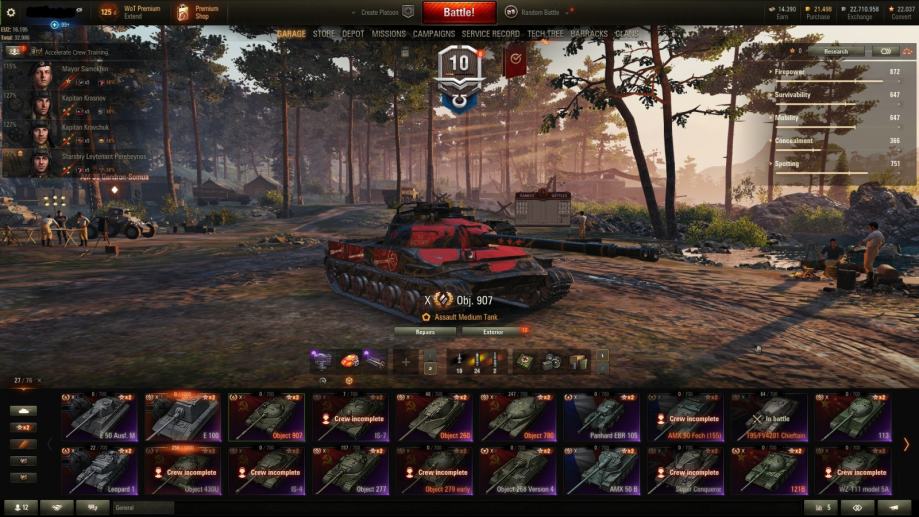Start a match with the Battle! button

pyautogui.click(x=459, y=13)
